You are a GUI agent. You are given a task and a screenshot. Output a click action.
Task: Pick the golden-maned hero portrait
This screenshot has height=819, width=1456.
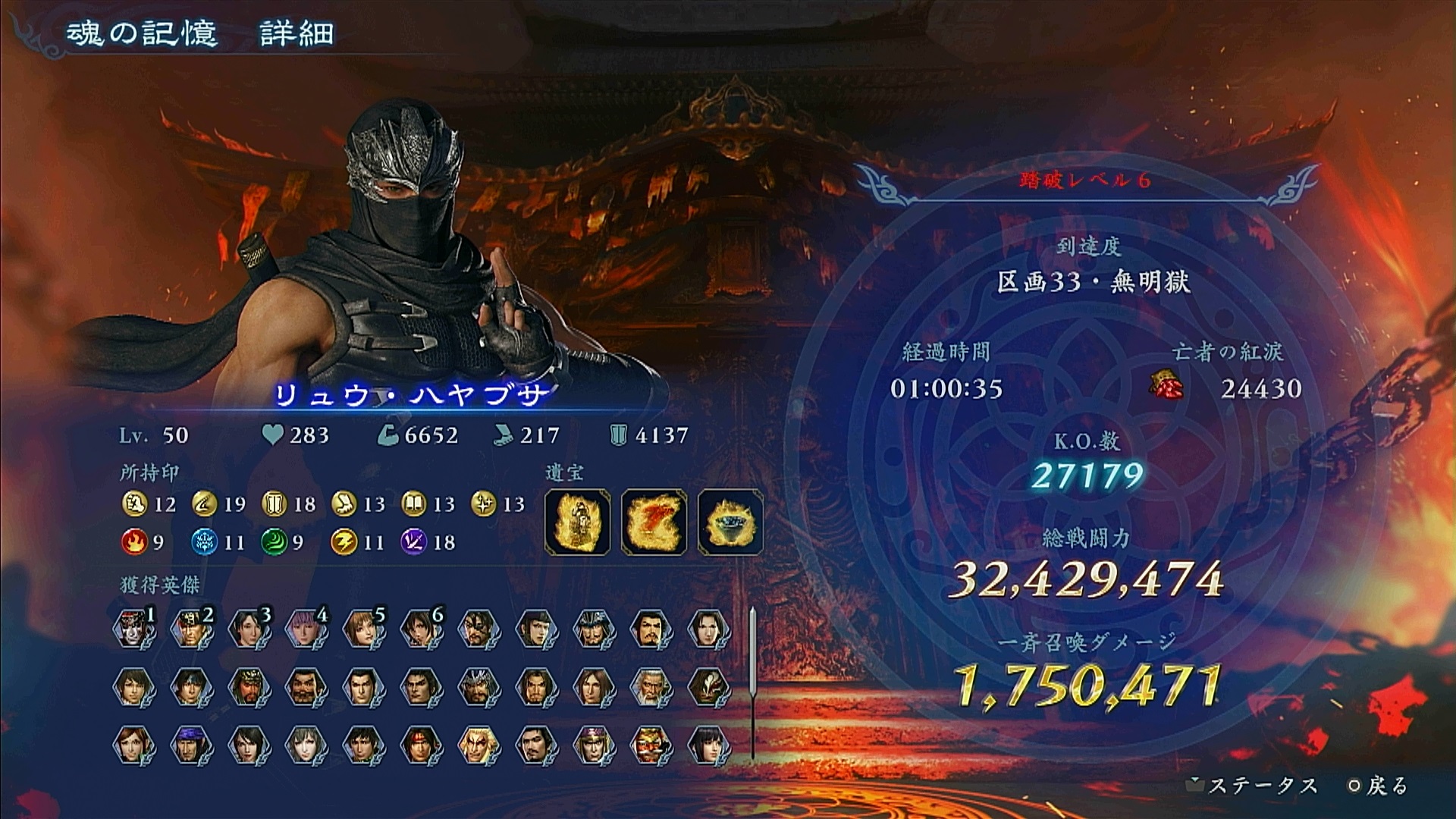point(479,745)
